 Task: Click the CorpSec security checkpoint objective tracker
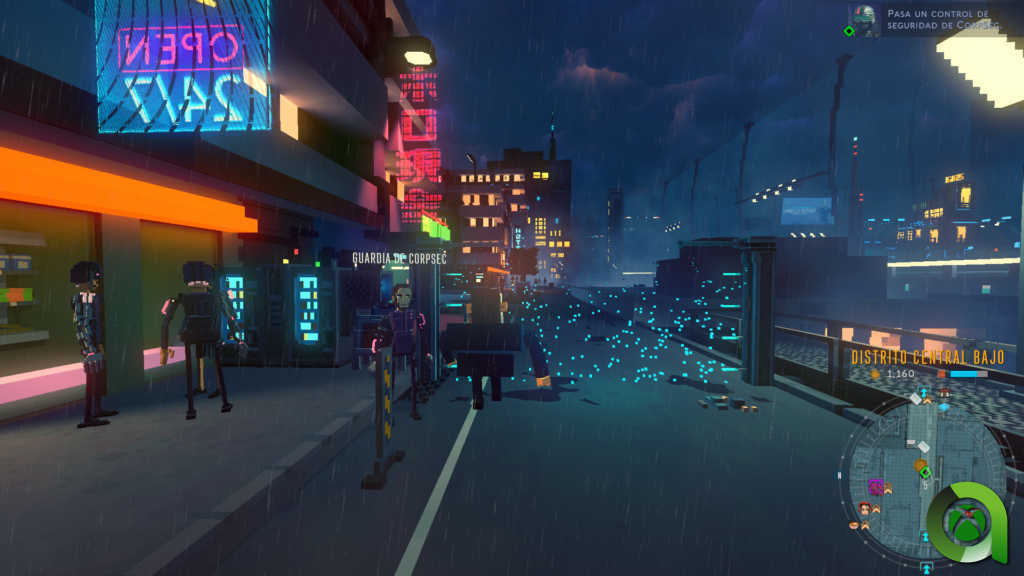coord(937,19)
